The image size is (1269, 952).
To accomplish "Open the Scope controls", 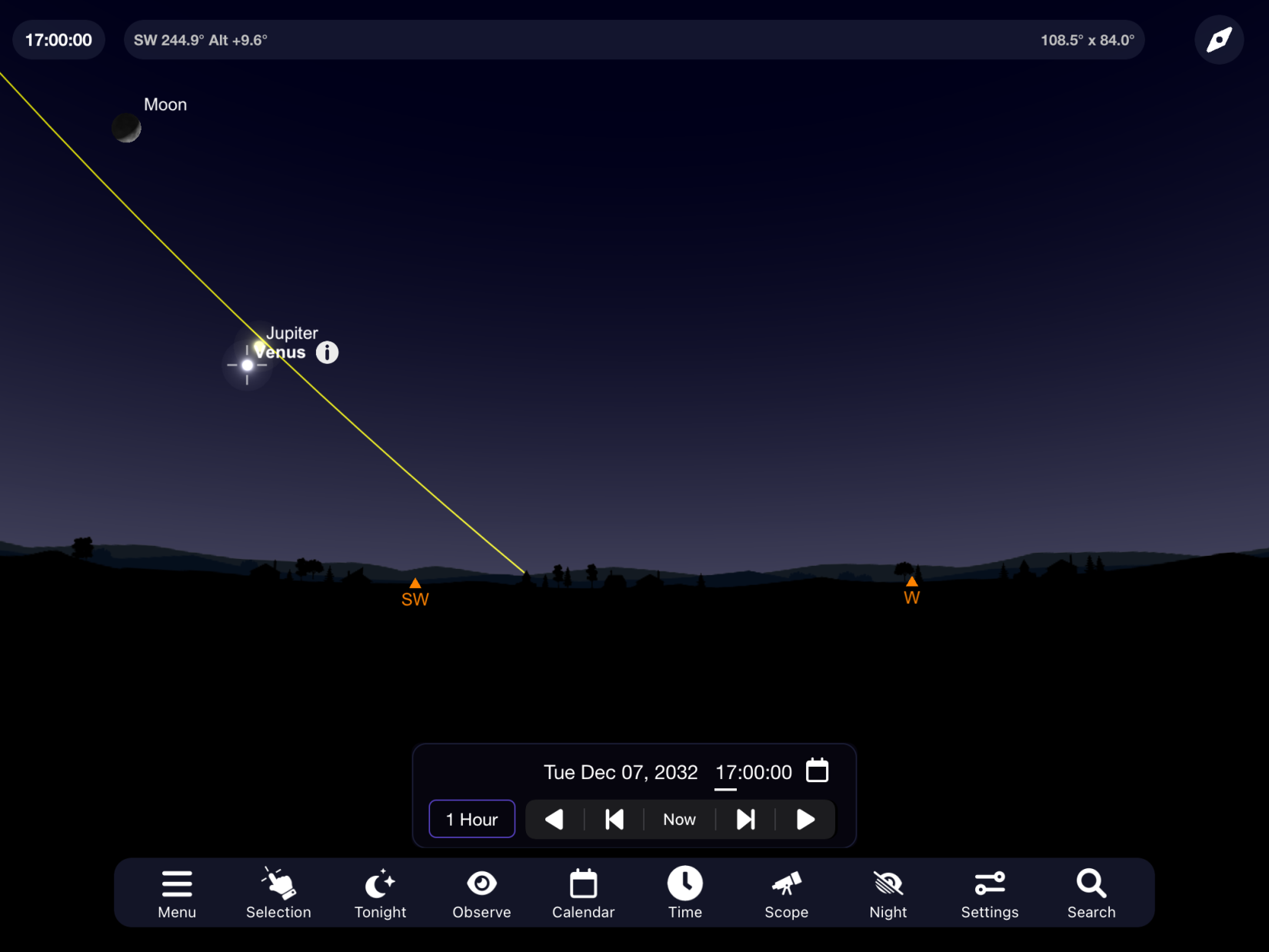I will [786, 893].
